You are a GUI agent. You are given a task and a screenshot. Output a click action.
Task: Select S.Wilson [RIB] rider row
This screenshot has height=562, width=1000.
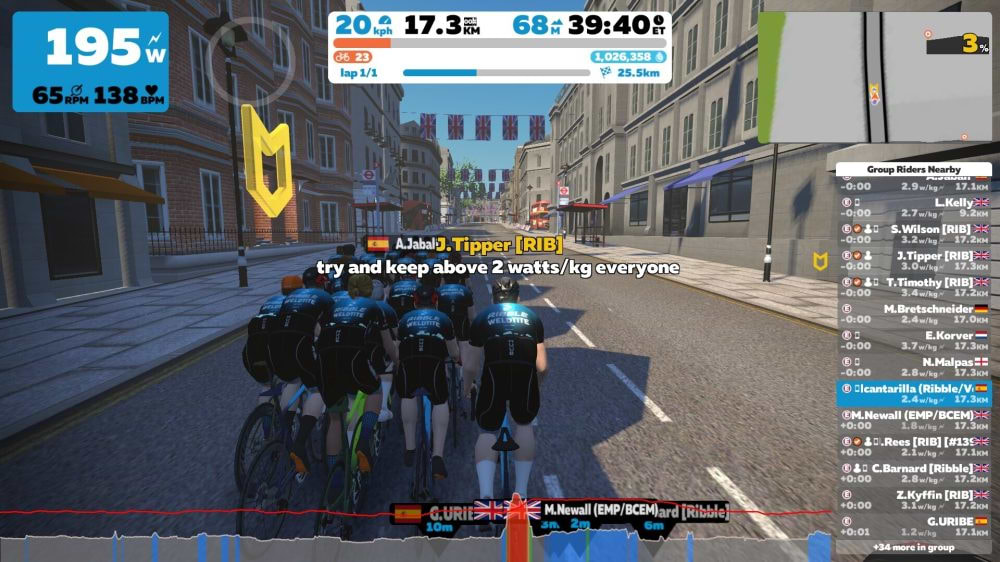(914, 234)
